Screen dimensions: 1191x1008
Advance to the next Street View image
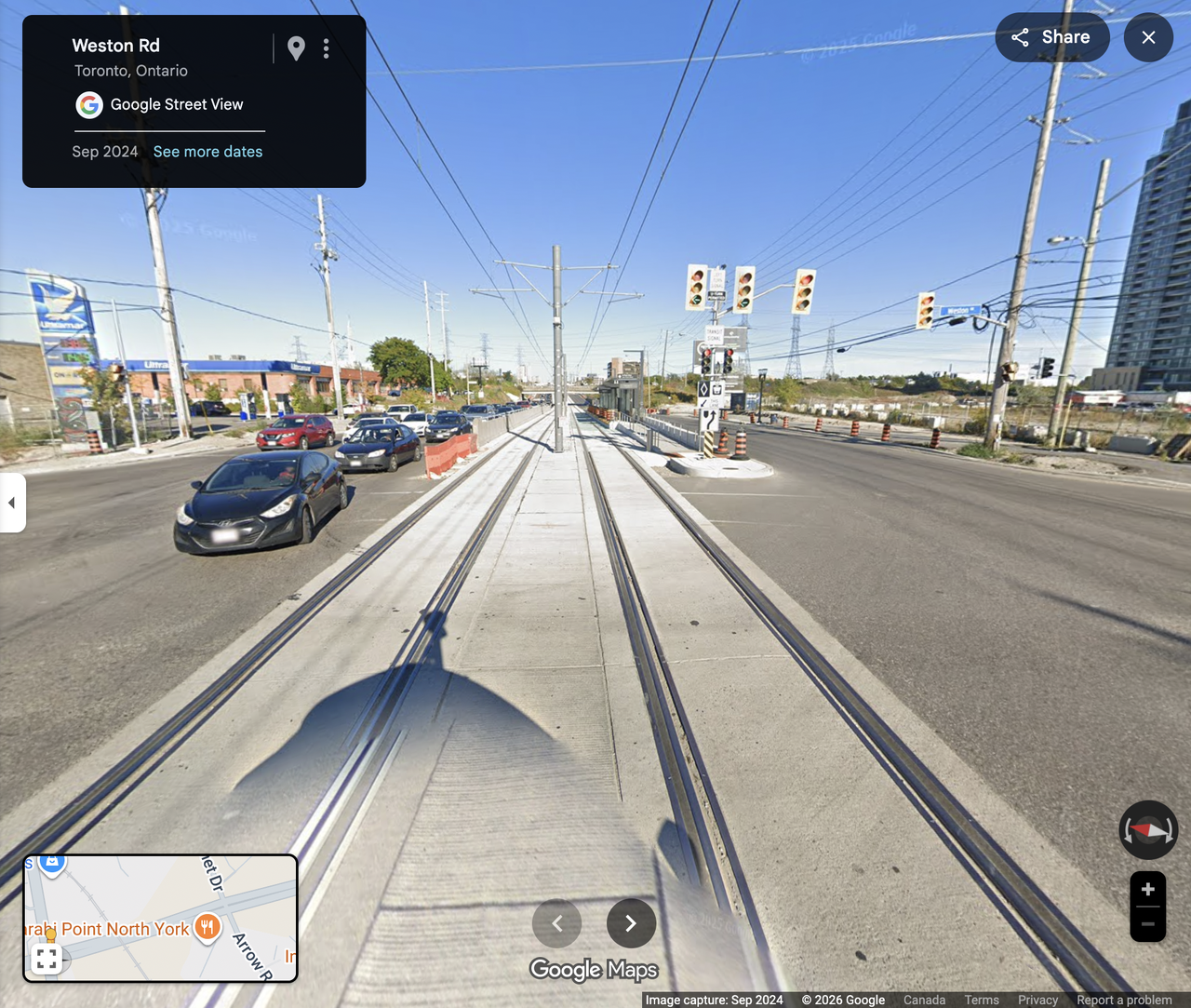tap(631, 923)
